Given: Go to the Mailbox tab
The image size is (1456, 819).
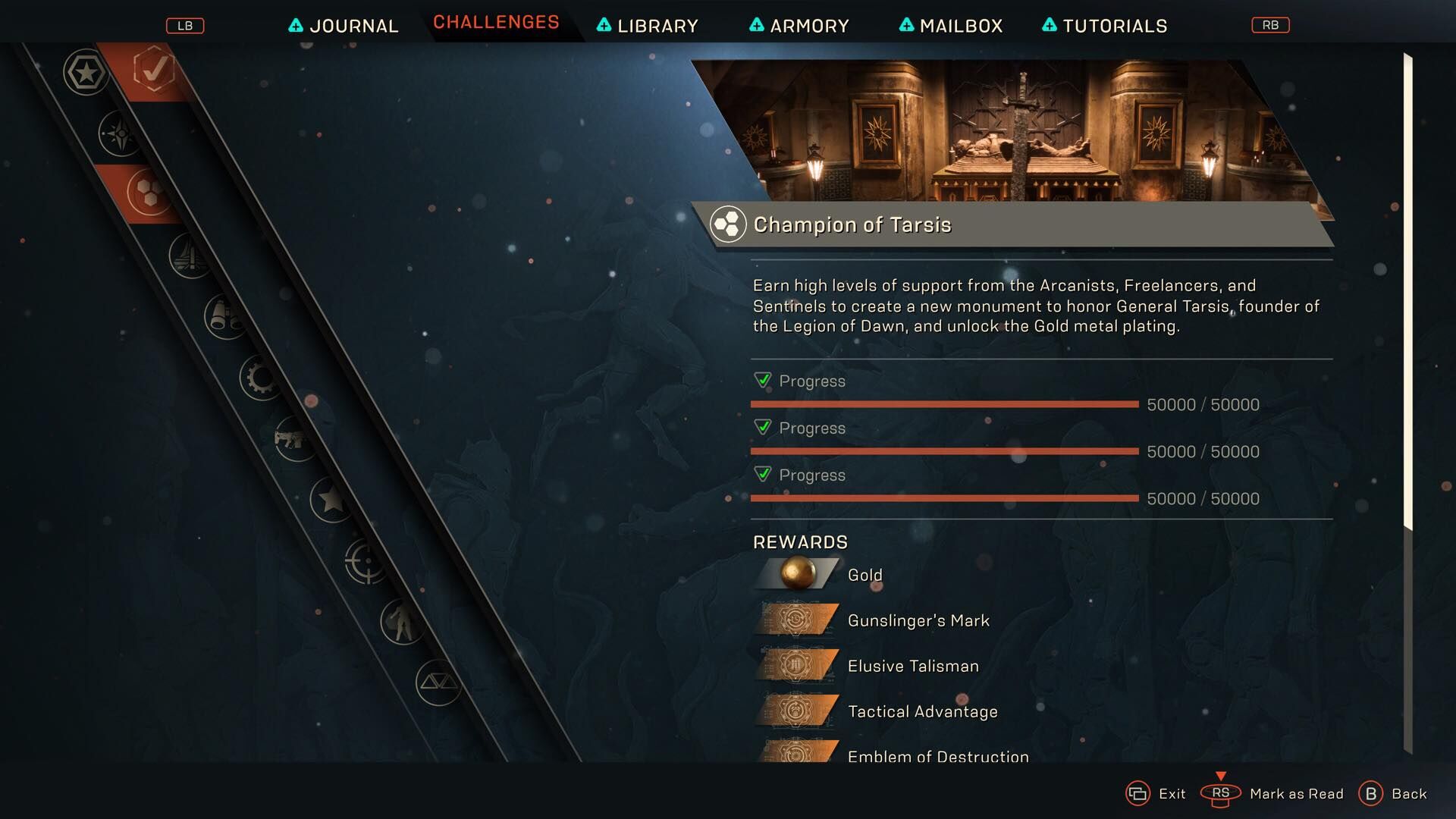Looking at the screenshot, I should pyautogui.click(x=951, y=26).
